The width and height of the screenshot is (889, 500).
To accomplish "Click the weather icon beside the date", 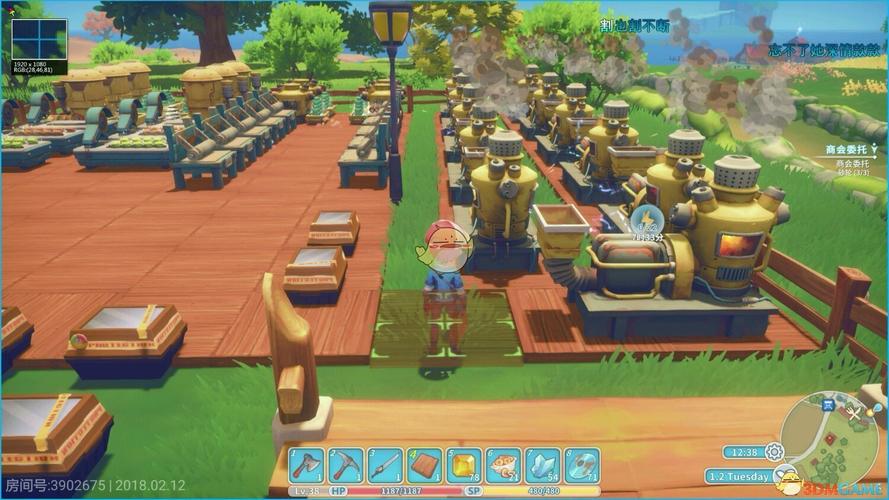I will click(785, 476).
